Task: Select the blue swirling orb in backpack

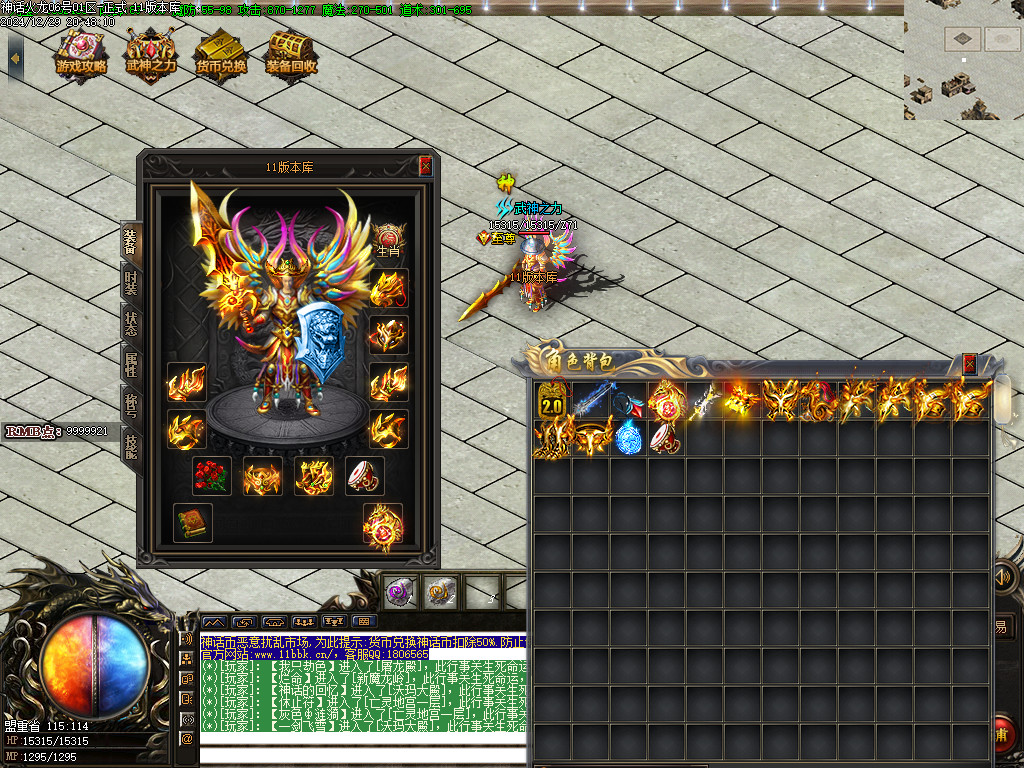Action: (627, 438)
